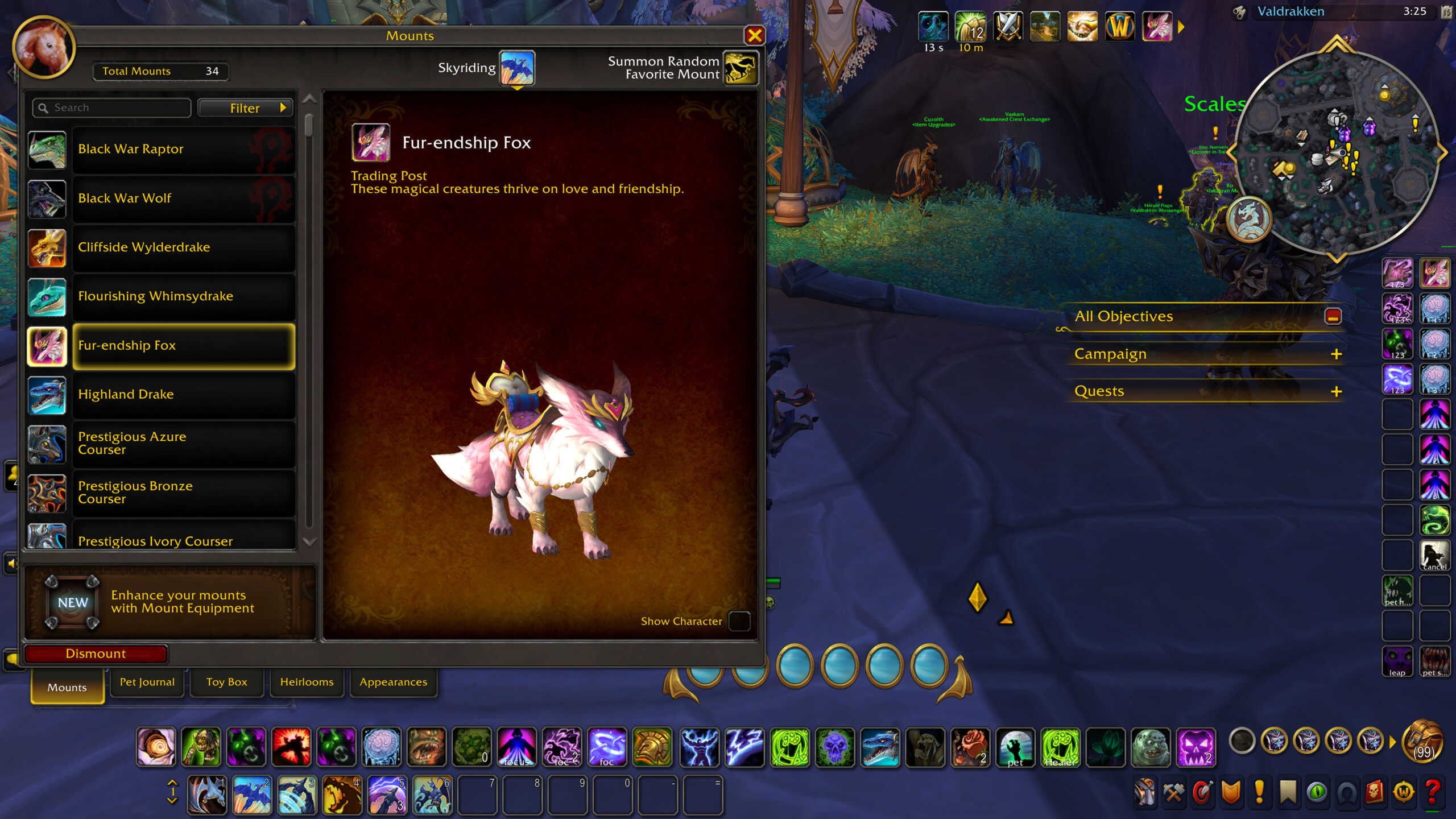This screenshot has width=1456, height=819.
Task: Show the Heirlooms tab
Action: tap(307, 682)
